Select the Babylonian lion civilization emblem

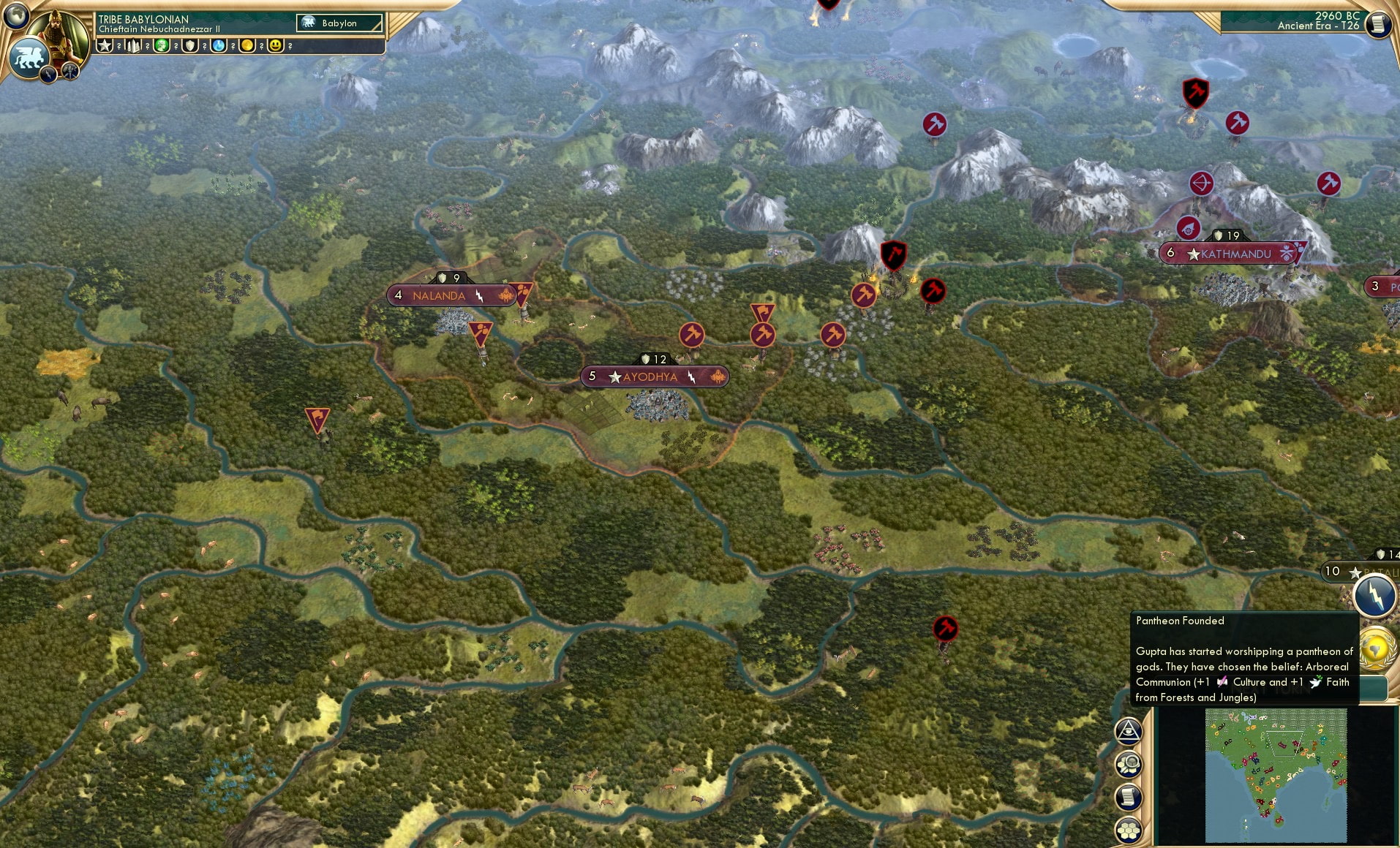tap(29, 58)
